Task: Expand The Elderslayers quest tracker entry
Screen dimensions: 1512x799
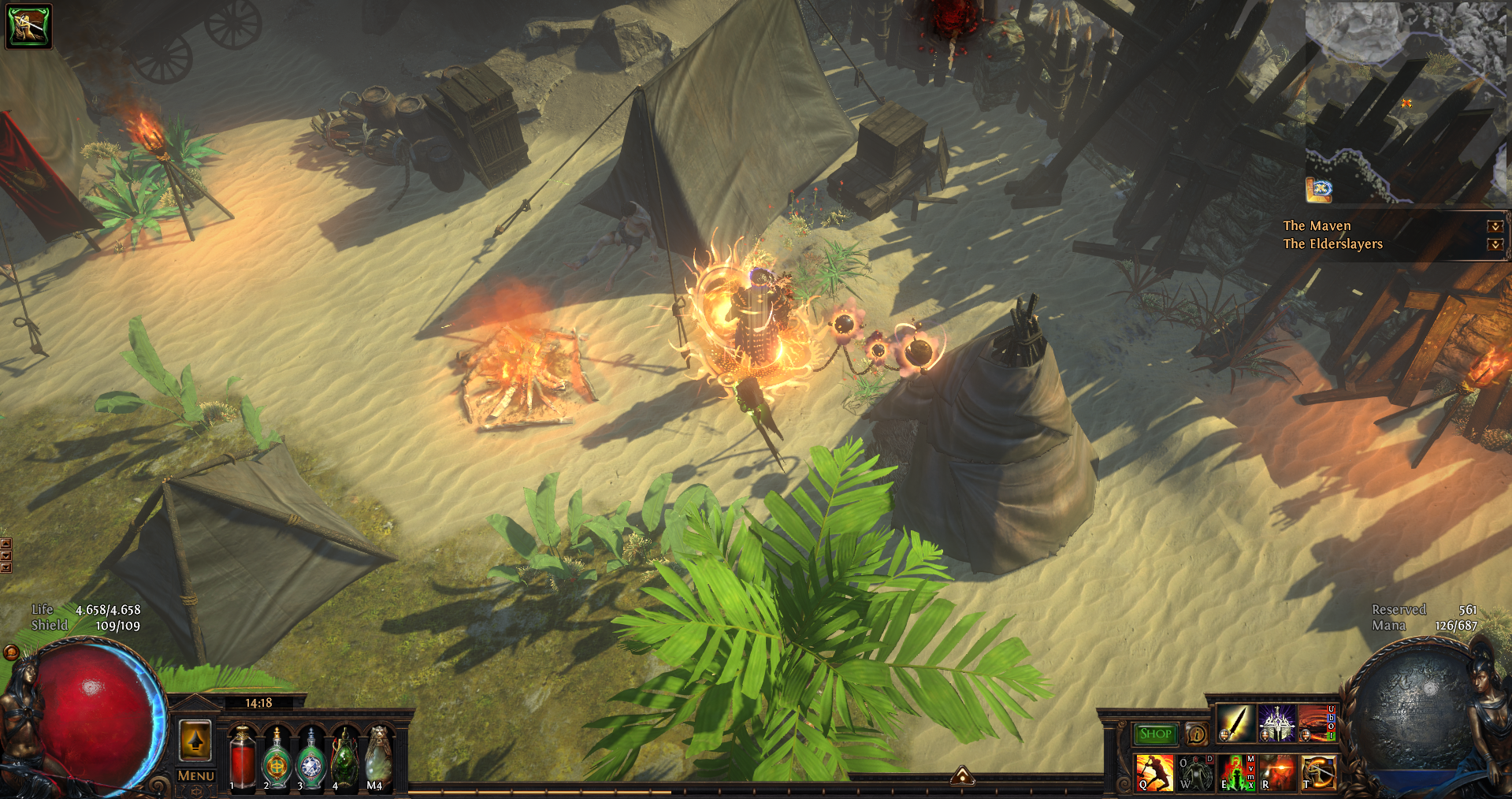Action: (1495, 244)
